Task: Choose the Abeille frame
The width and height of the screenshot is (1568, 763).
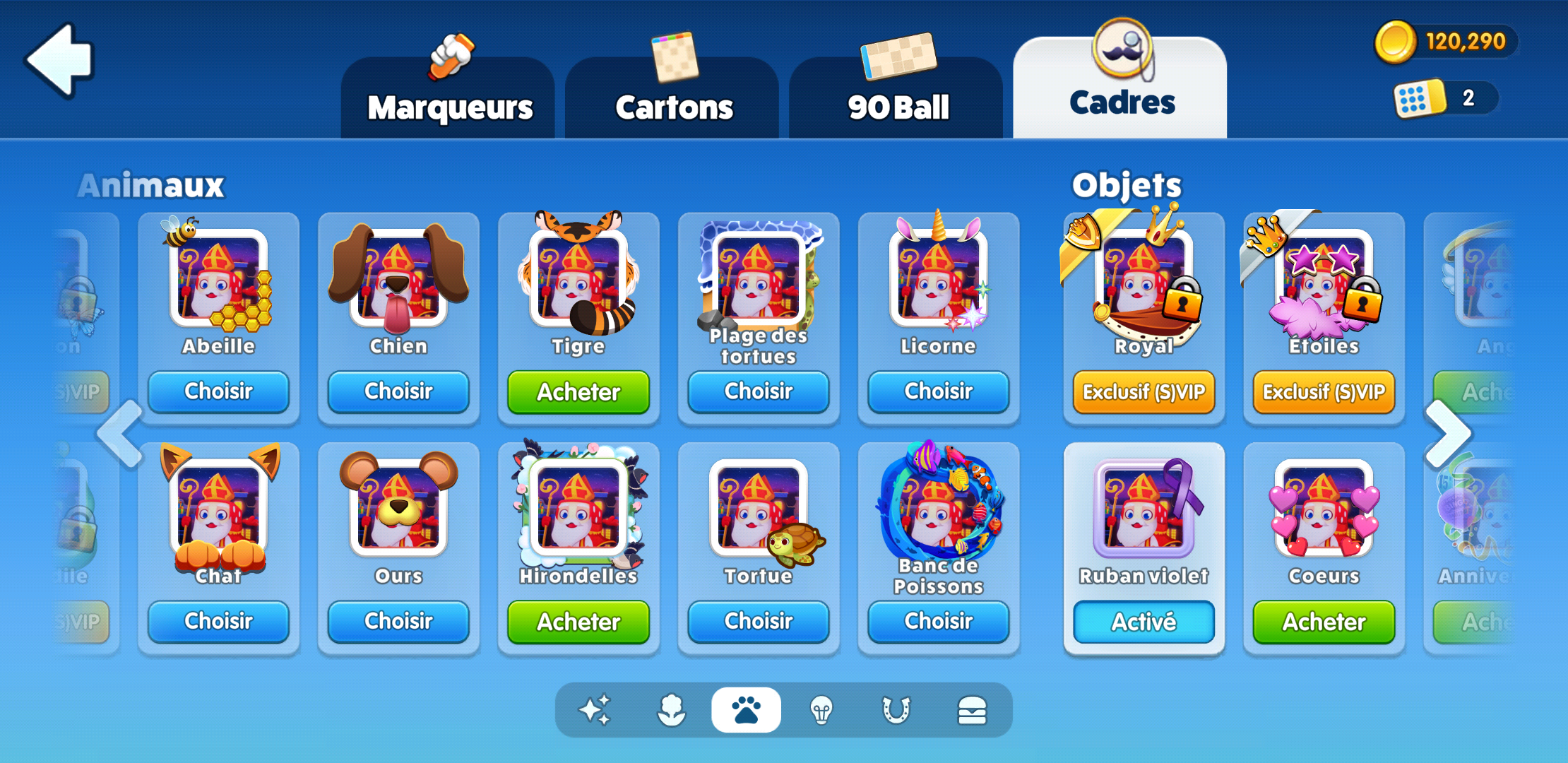Action: tap(218, 393)
